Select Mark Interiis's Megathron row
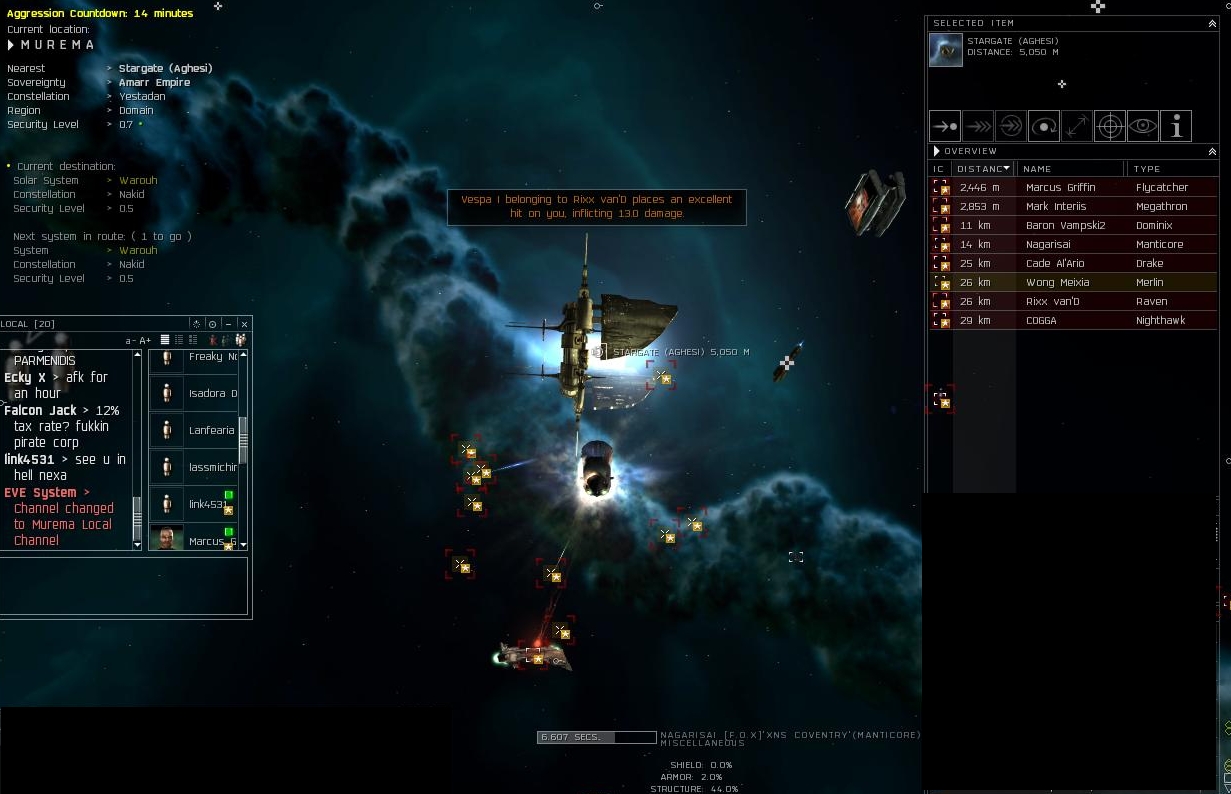1231x794 pixels. 1060,206
